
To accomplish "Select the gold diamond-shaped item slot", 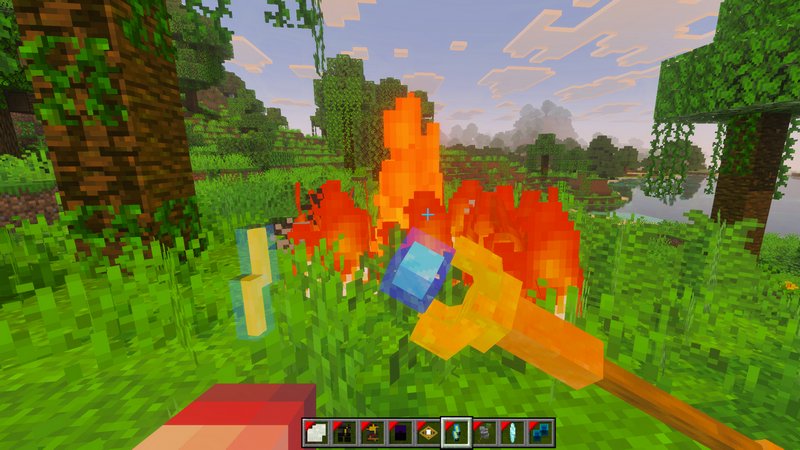I will [428, 433].
